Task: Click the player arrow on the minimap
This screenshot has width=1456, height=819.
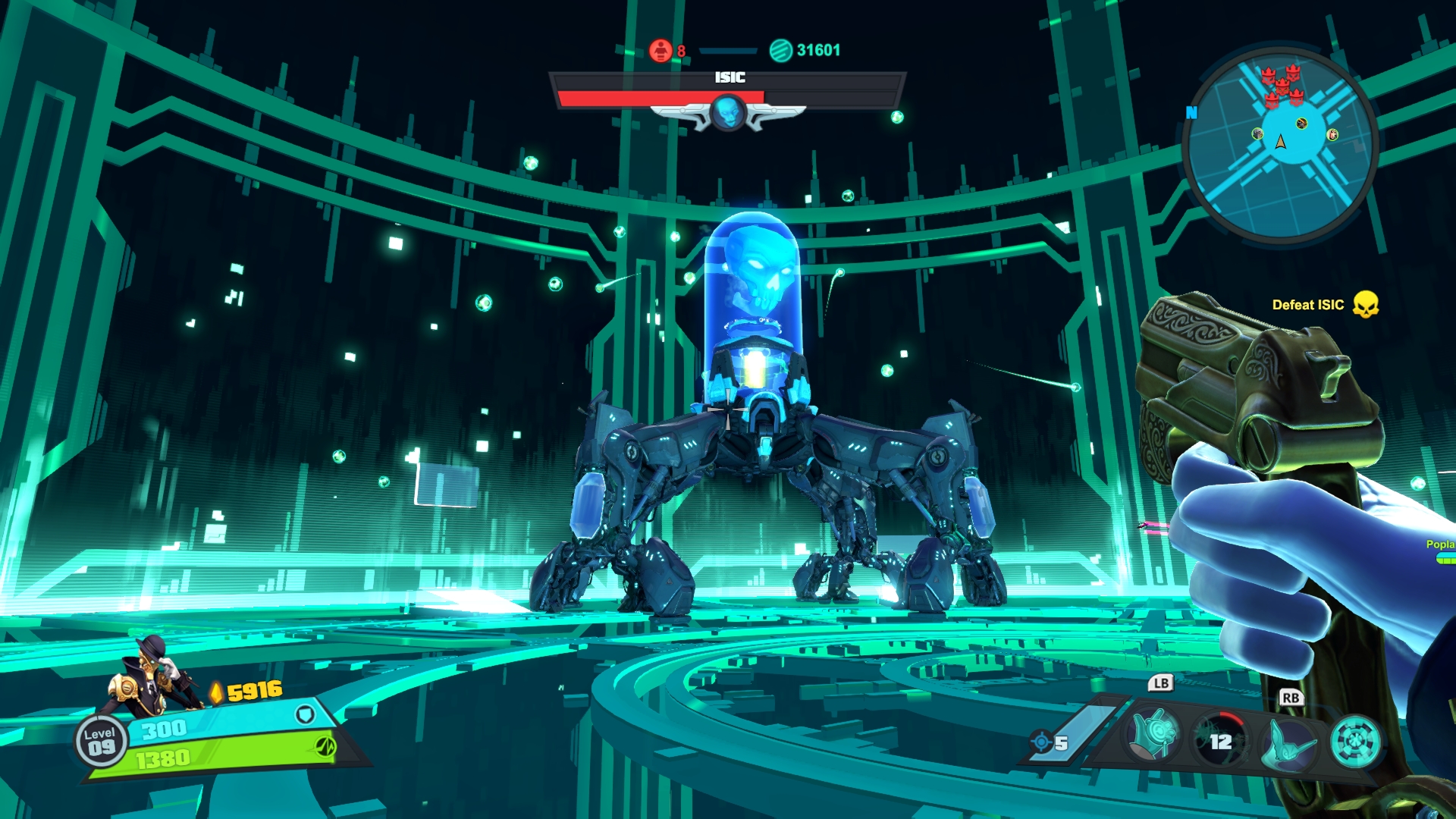Action: [1281, 142]
